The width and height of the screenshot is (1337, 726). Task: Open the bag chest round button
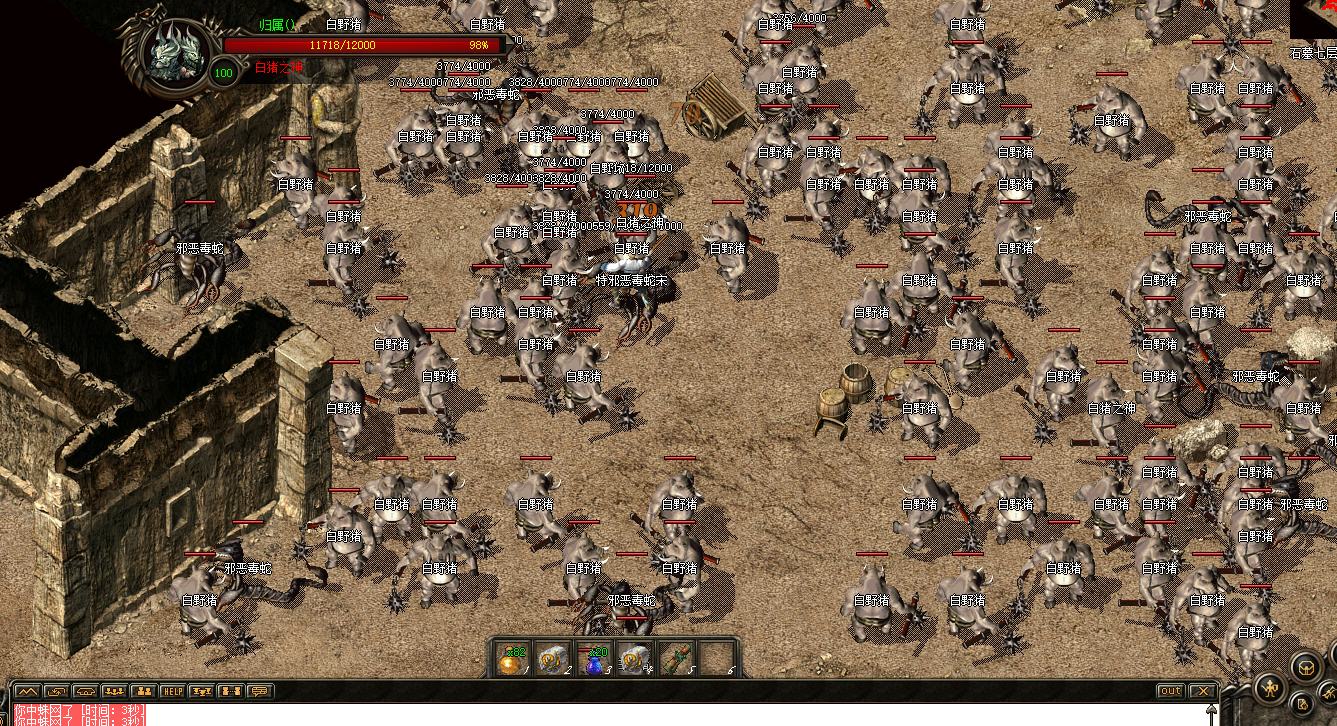click(x=1305, y=667)
